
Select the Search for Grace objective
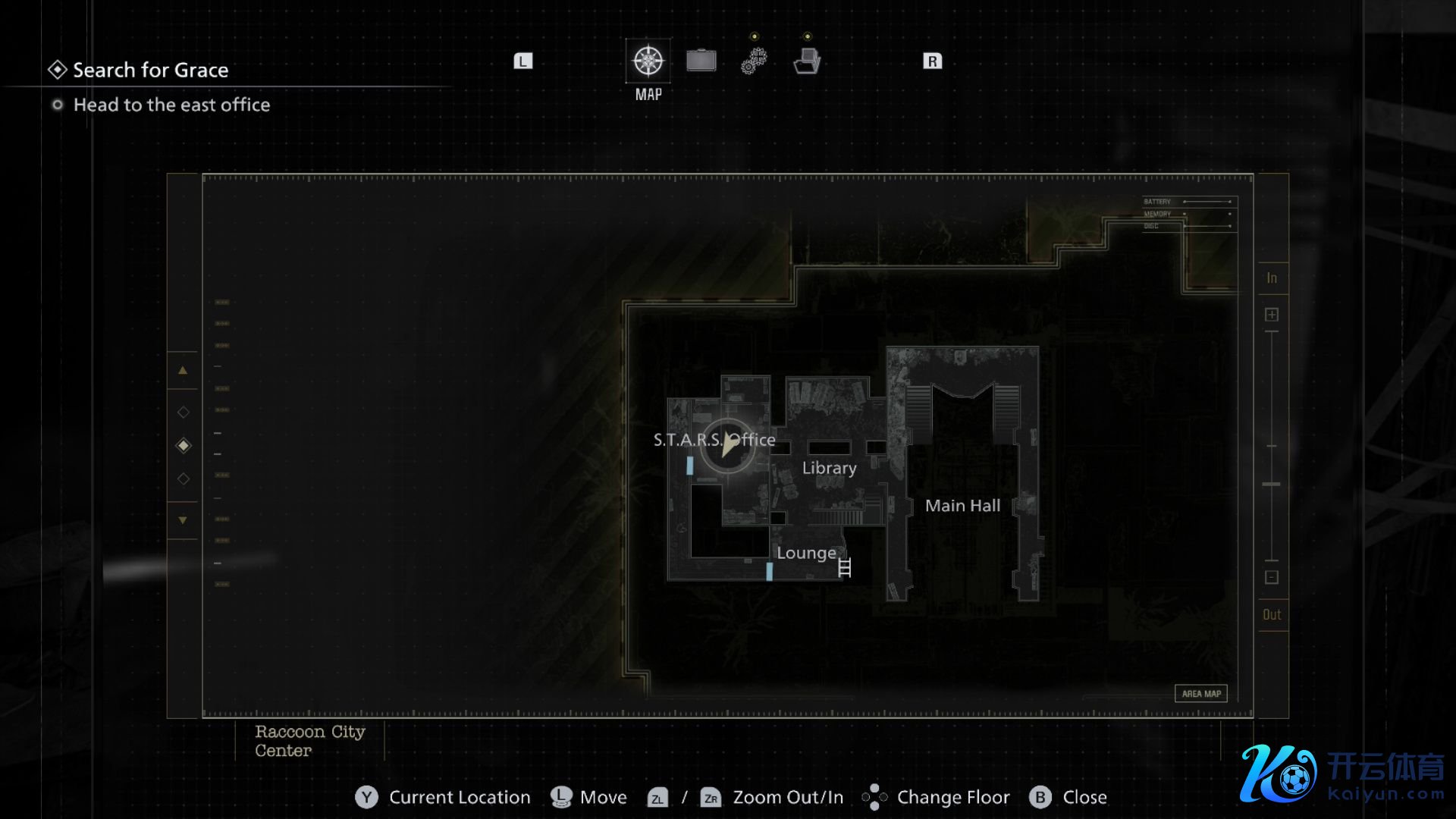point(150,70)
